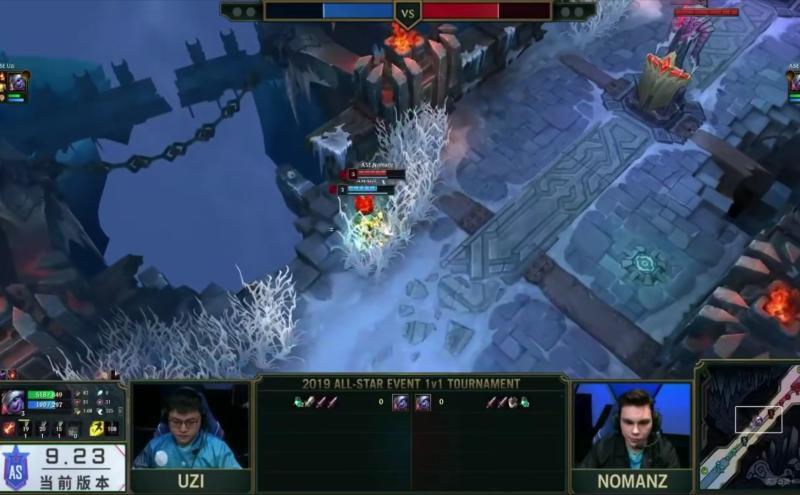
Task: Click the UZI name plate
Action: click(x=190, y=481)
